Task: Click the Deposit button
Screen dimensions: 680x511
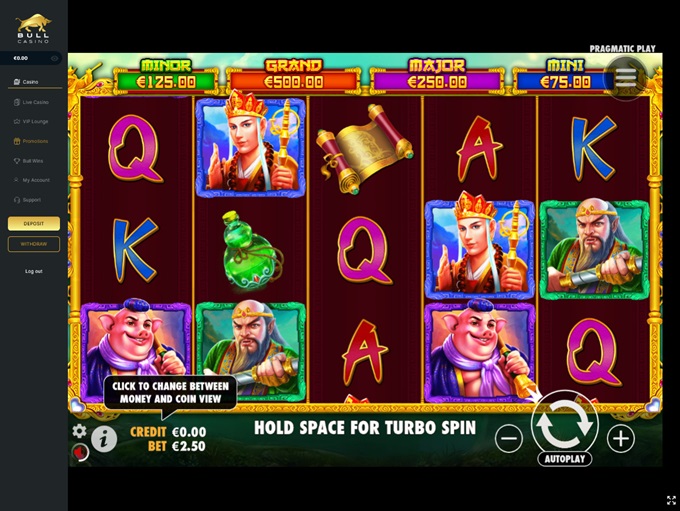Action: (34, 224)
